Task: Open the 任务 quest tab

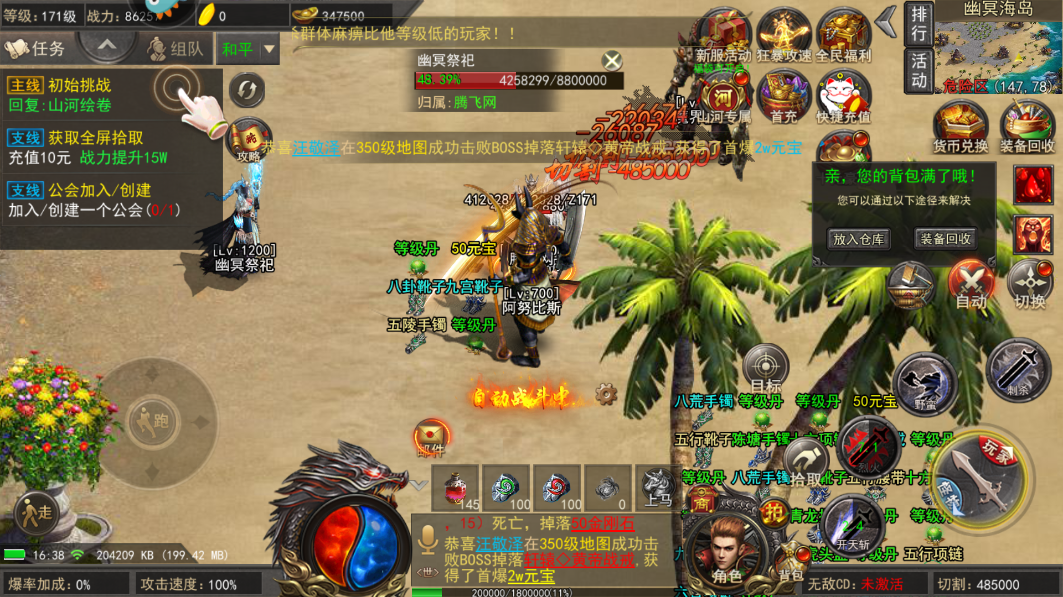Action: coord(36,48)
